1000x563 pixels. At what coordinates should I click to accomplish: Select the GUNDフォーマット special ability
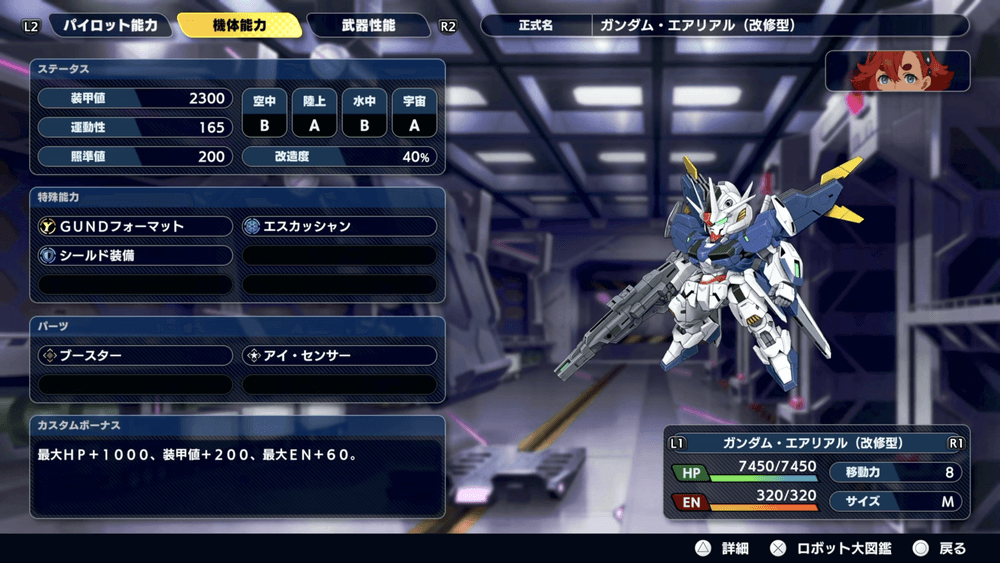(134, 226)
